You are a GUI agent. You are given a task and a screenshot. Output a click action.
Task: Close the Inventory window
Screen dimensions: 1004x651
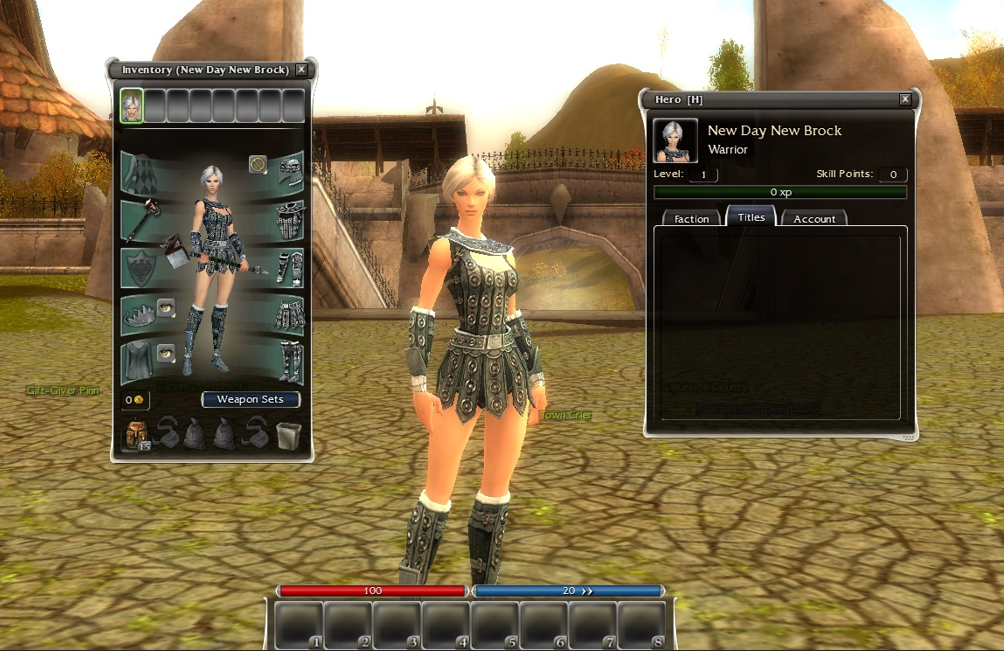302,70
